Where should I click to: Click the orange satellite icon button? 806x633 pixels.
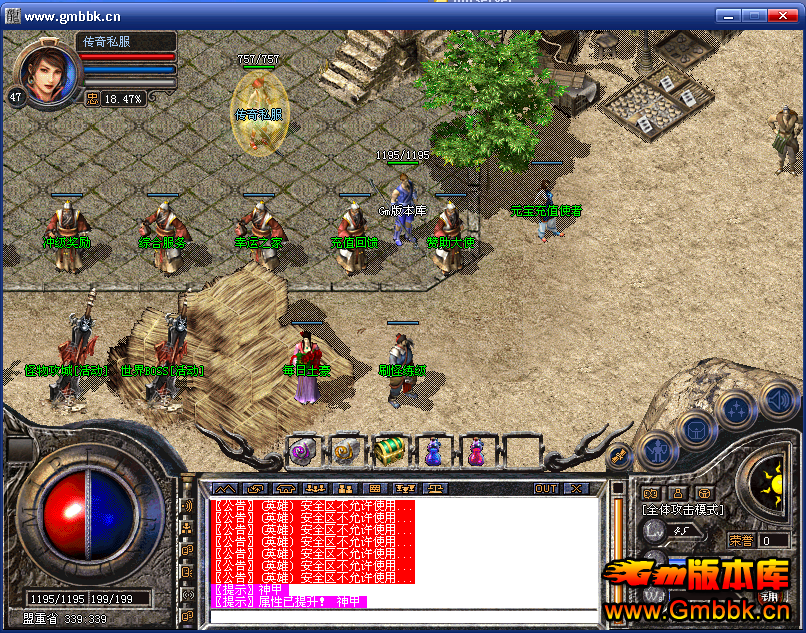click(x=620, y=455)
